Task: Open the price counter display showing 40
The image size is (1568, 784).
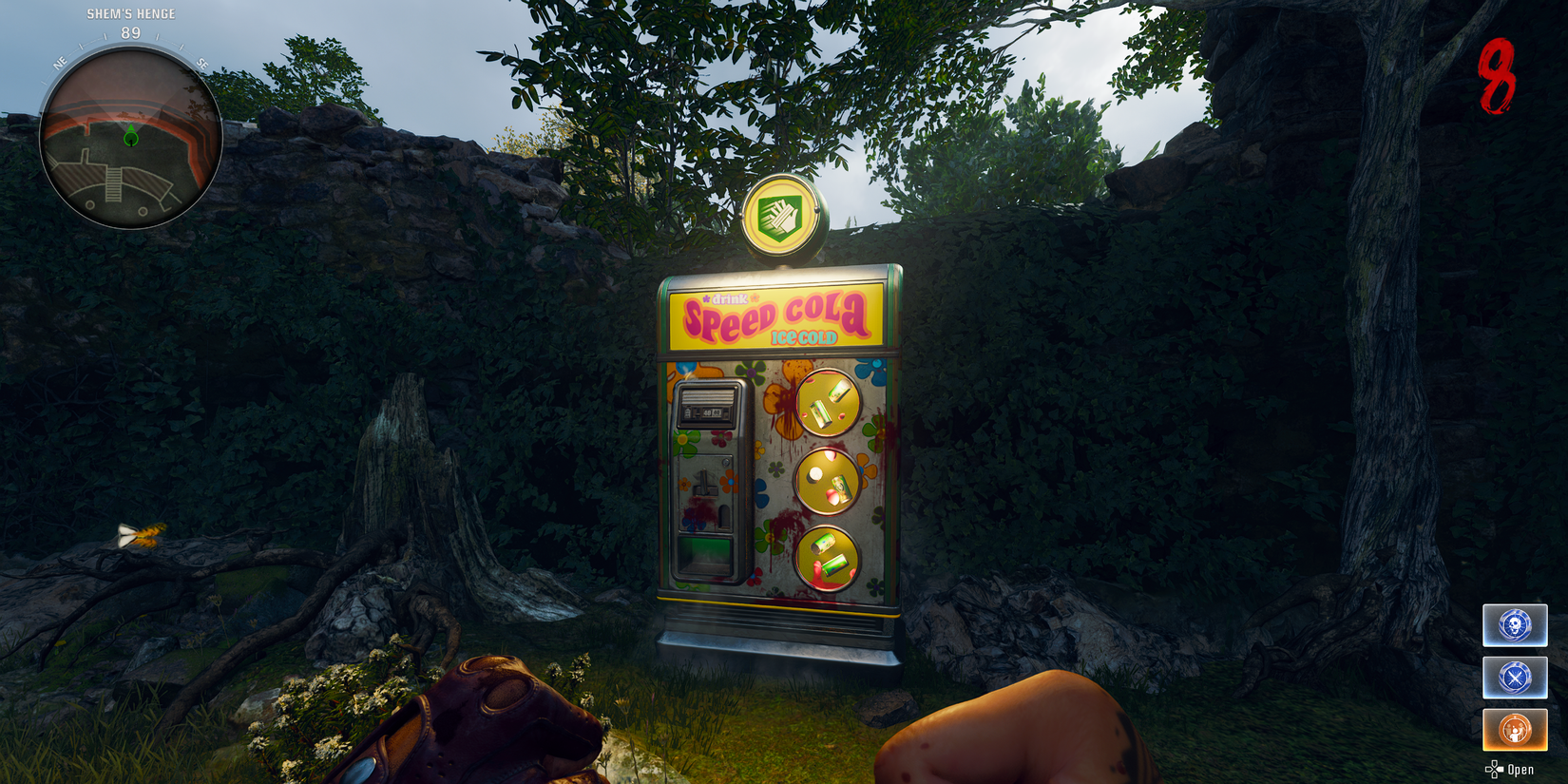Action: click(707, 412)
